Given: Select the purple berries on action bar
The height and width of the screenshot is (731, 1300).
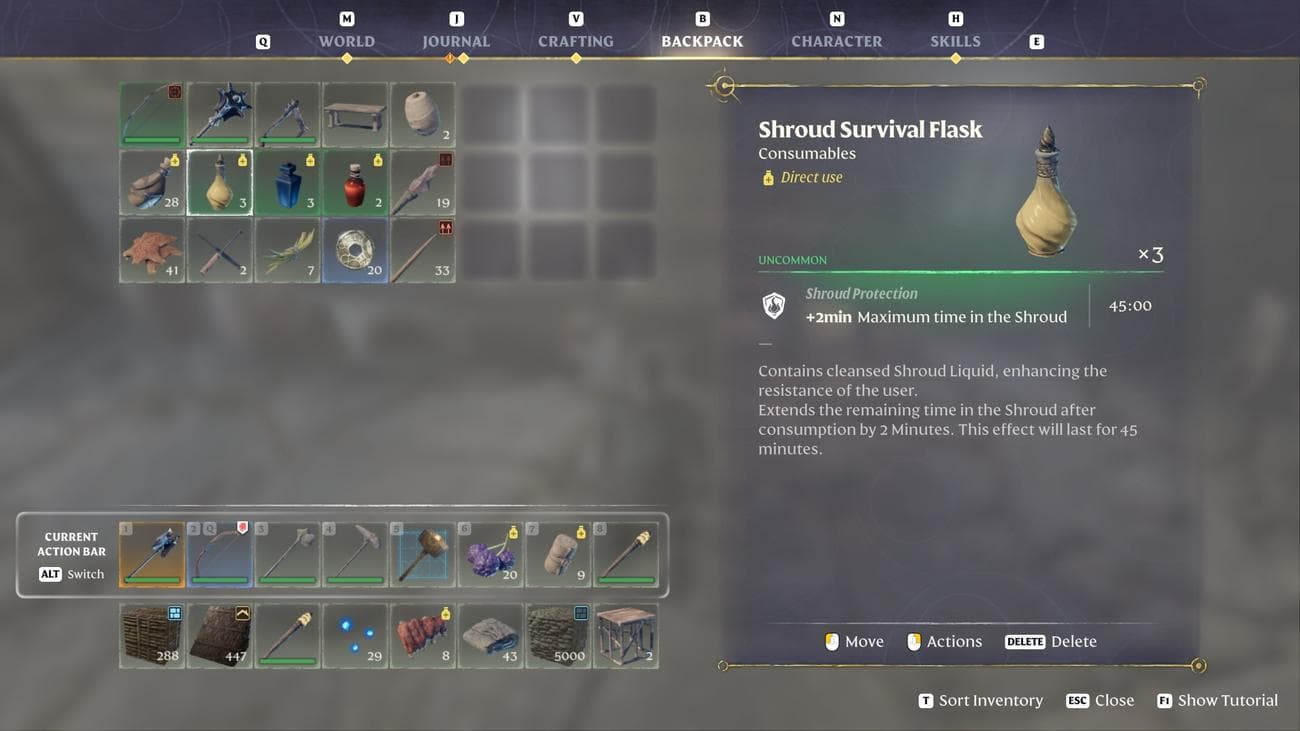Looking at the screenshot, I should (x=490, y=553).
